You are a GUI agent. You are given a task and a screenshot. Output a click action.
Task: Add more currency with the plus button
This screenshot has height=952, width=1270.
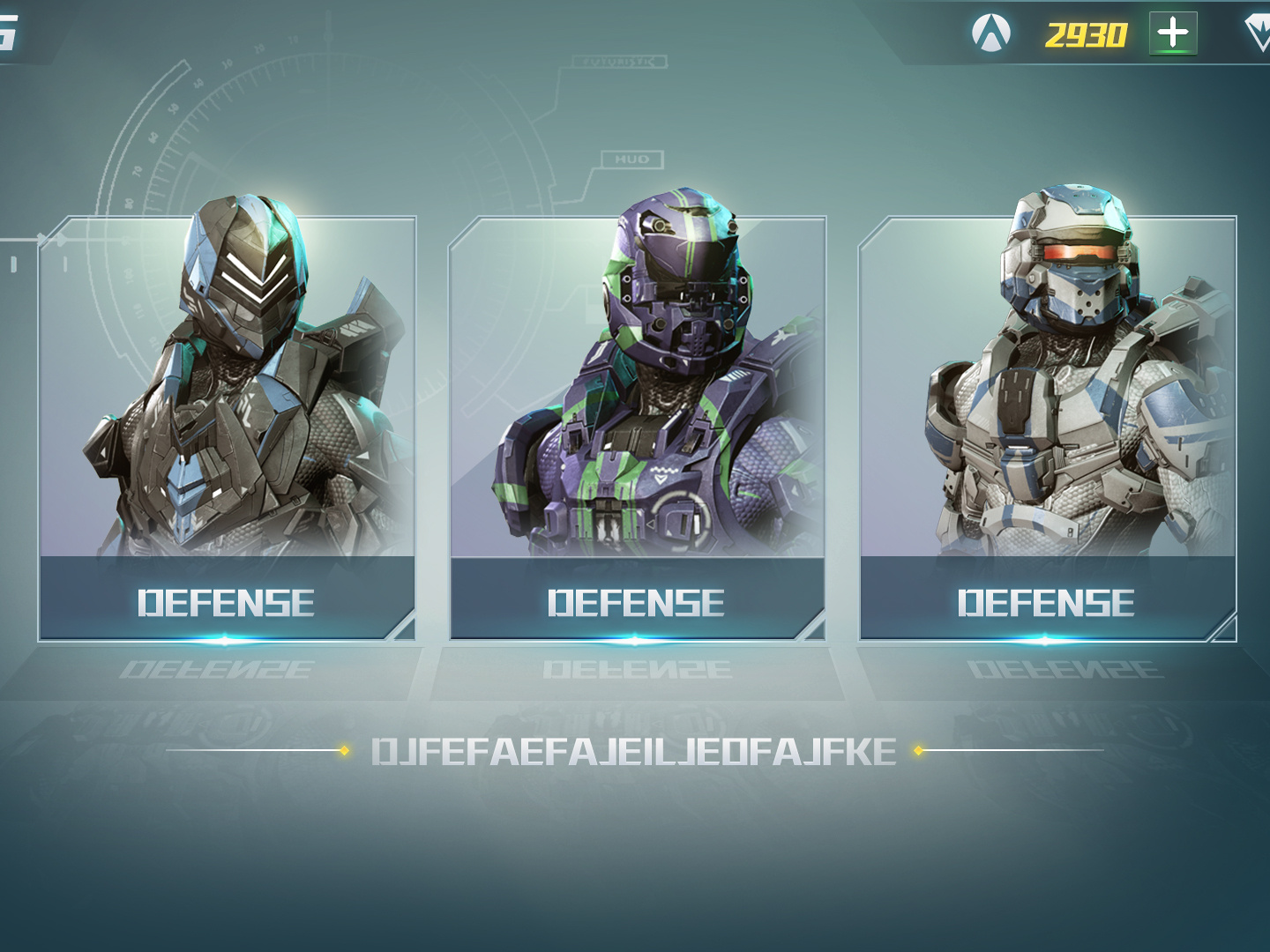coord(1173,33)
